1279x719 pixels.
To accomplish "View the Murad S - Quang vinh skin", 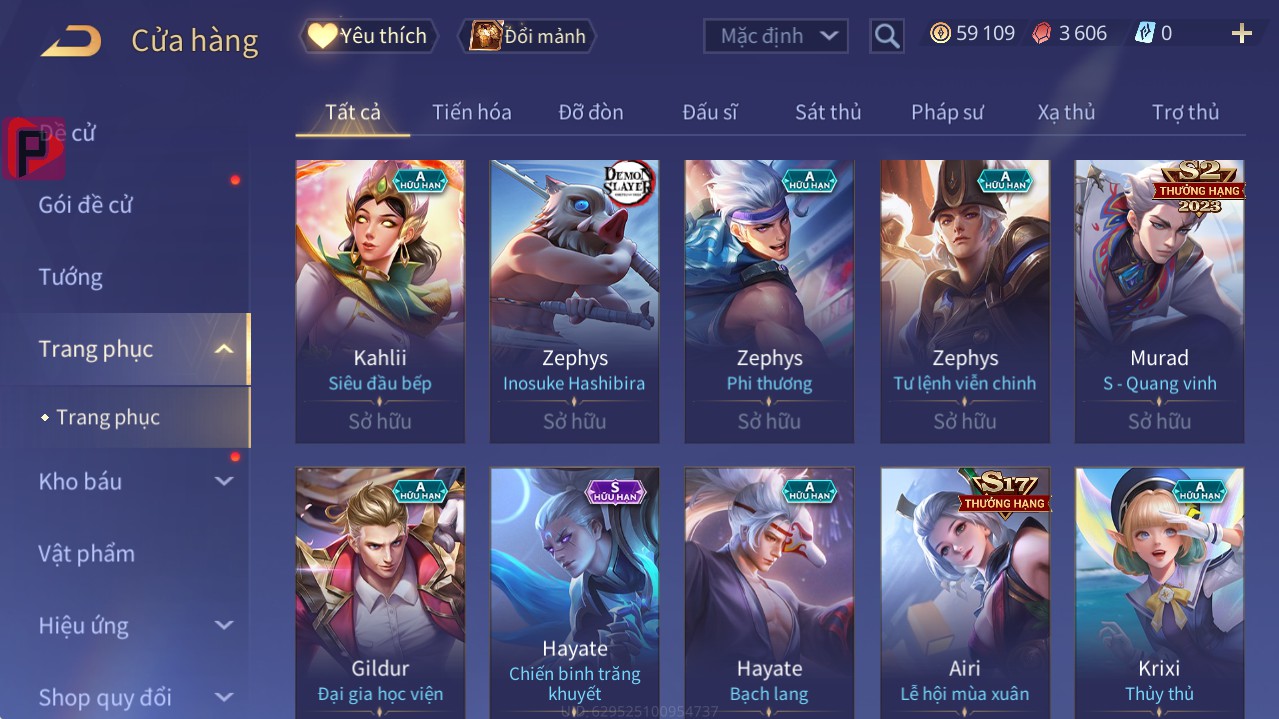I will (1159, 300).
